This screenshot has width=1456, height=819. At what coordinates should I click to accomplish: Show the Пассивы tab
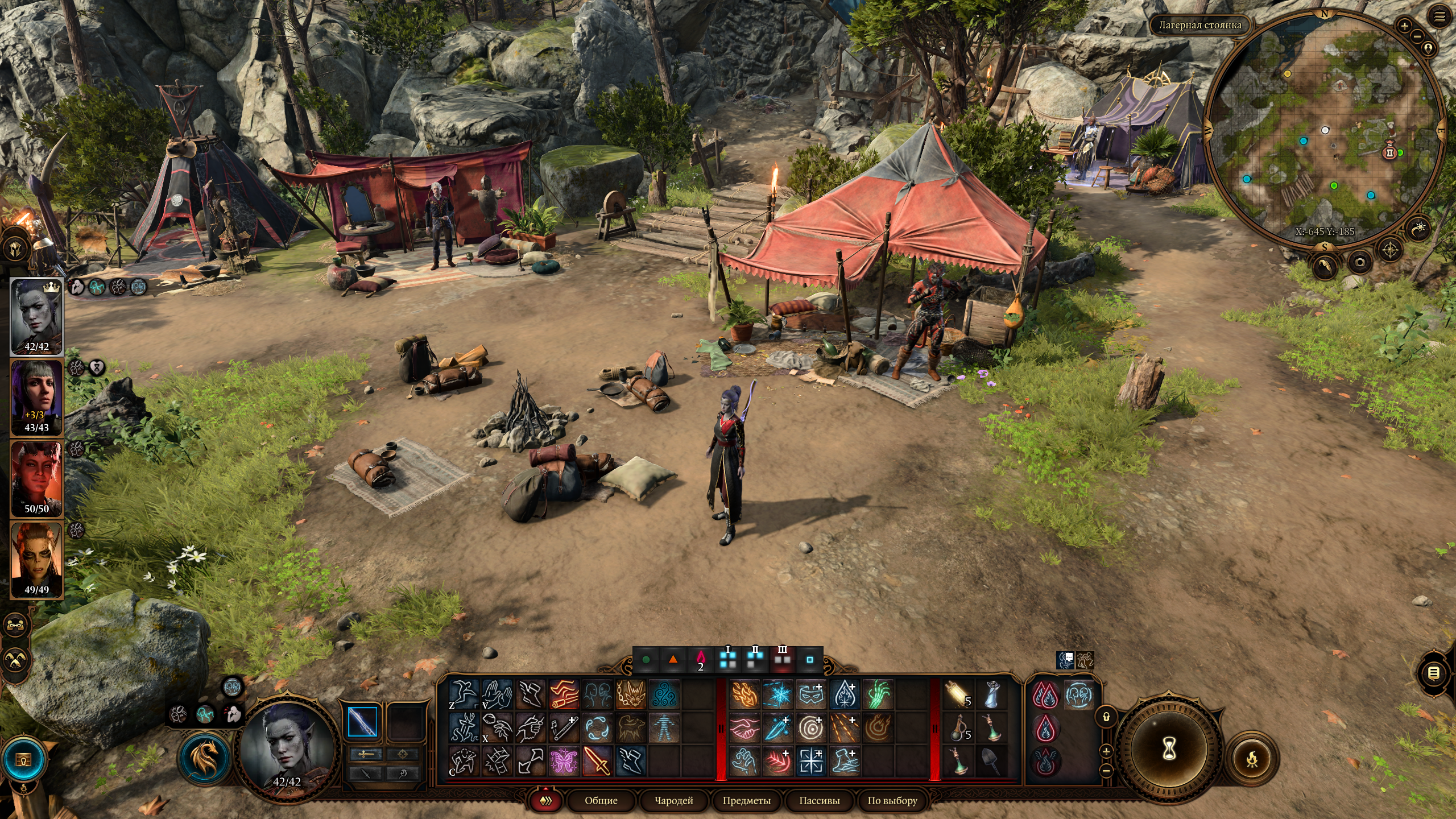click(819, 800)
